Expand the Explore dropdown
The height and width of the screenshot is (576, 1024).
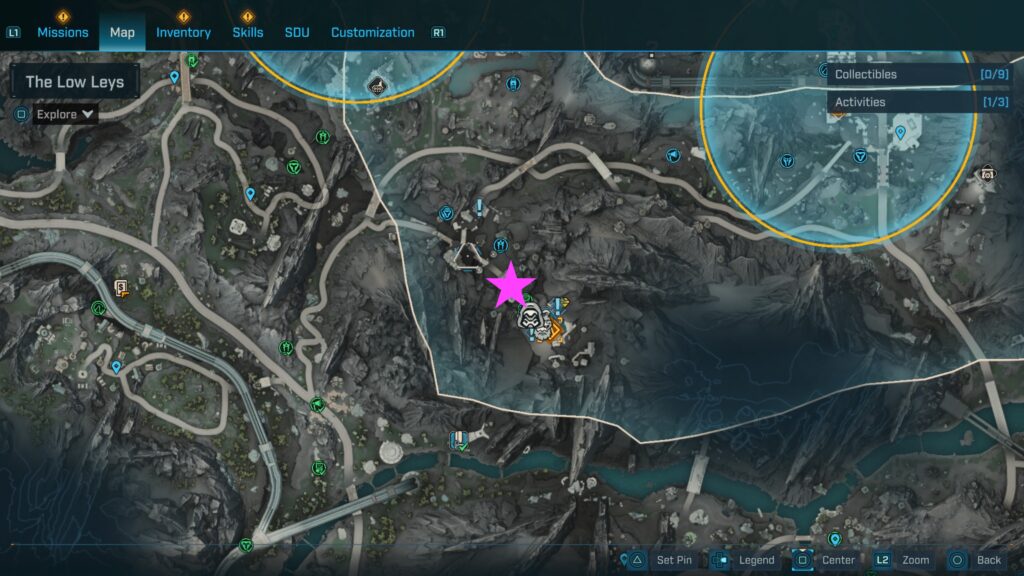point(66,114)
